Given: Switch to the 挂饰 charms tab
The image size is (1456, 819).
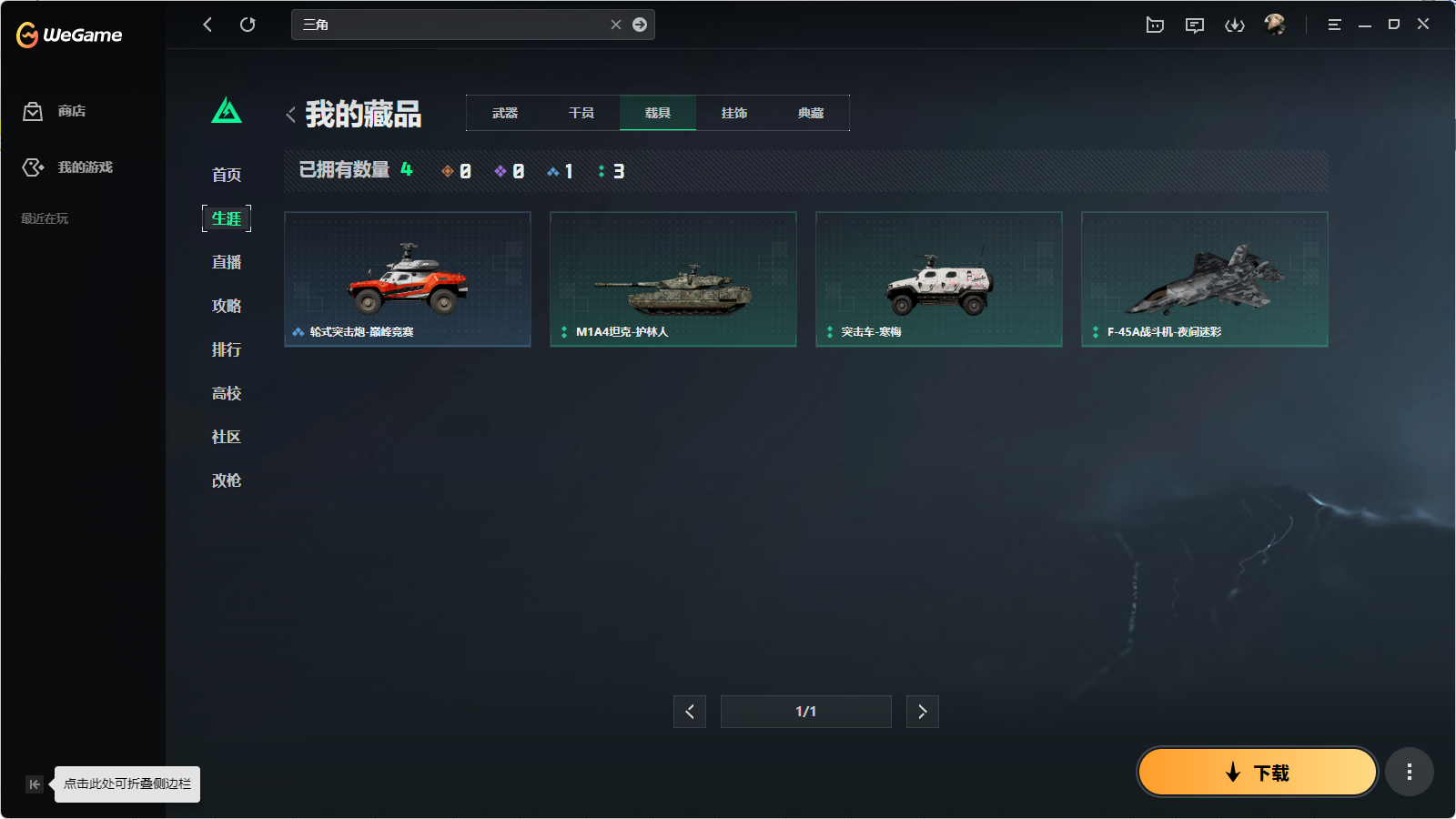Looking at the screenshot, I should 734,113.
